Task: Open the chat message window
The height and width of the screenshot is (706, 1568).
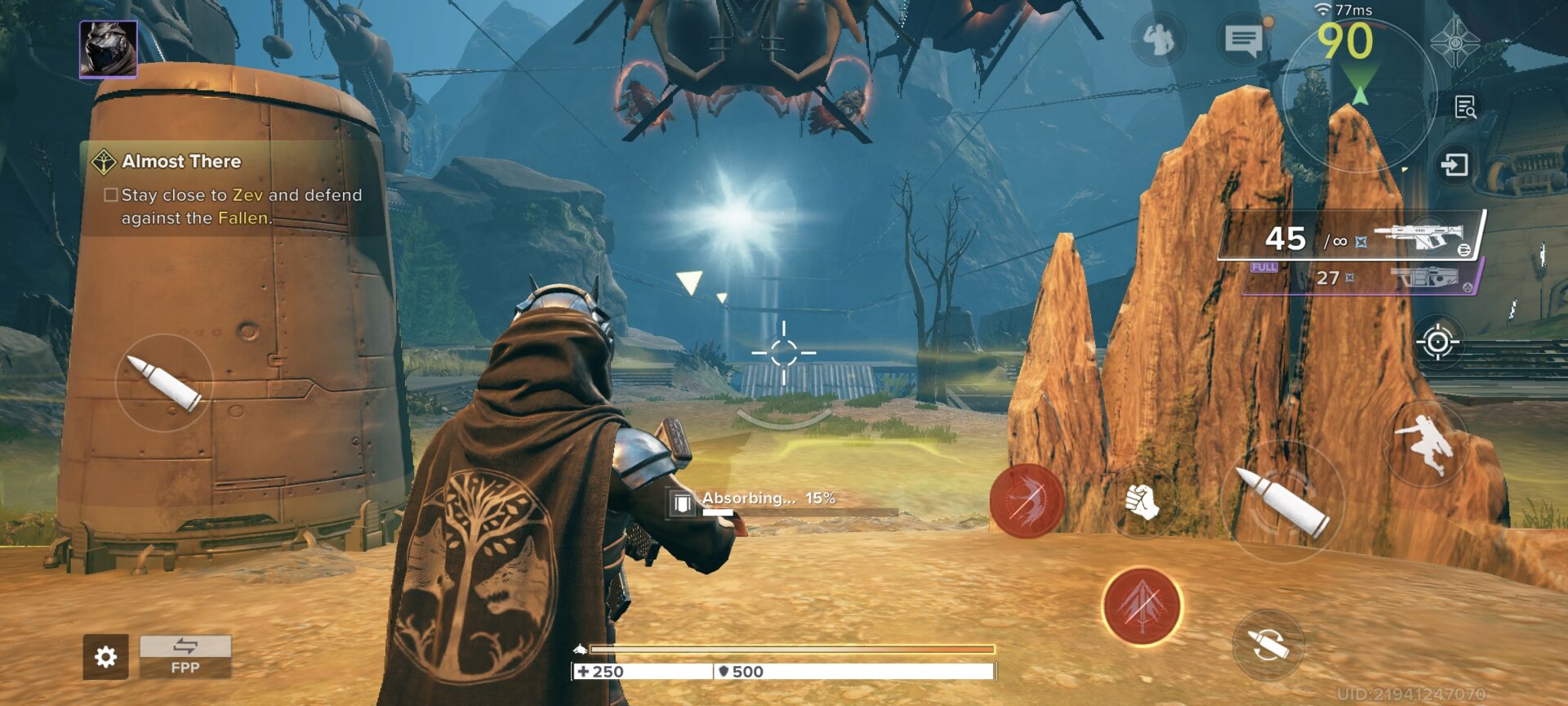Action: point(1244,38)
